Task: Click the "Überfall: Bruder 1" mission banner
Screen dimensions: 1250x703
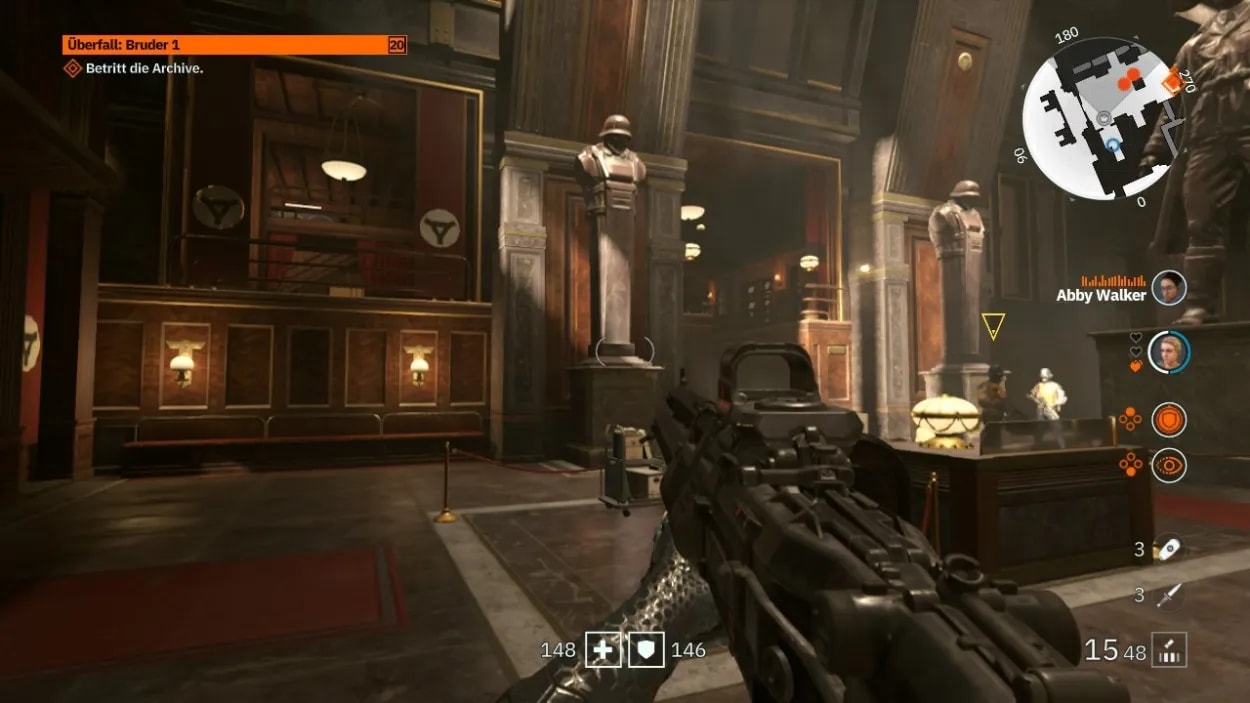Action: tap(234, 45)
